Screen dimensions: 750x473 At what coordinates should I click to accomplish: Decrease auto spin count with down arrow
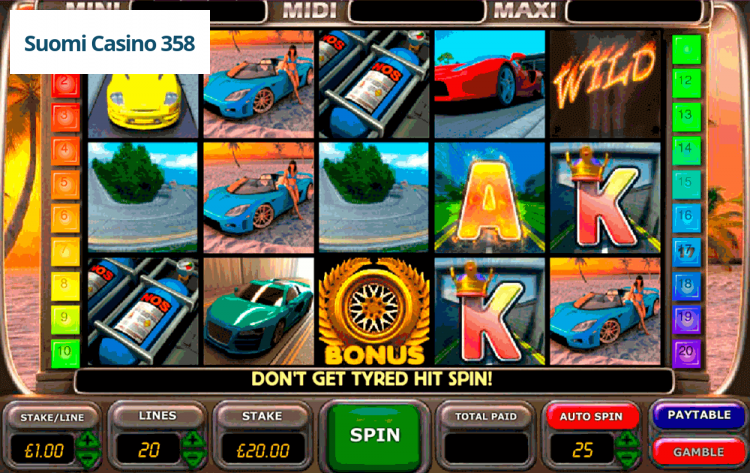(627, 455)
